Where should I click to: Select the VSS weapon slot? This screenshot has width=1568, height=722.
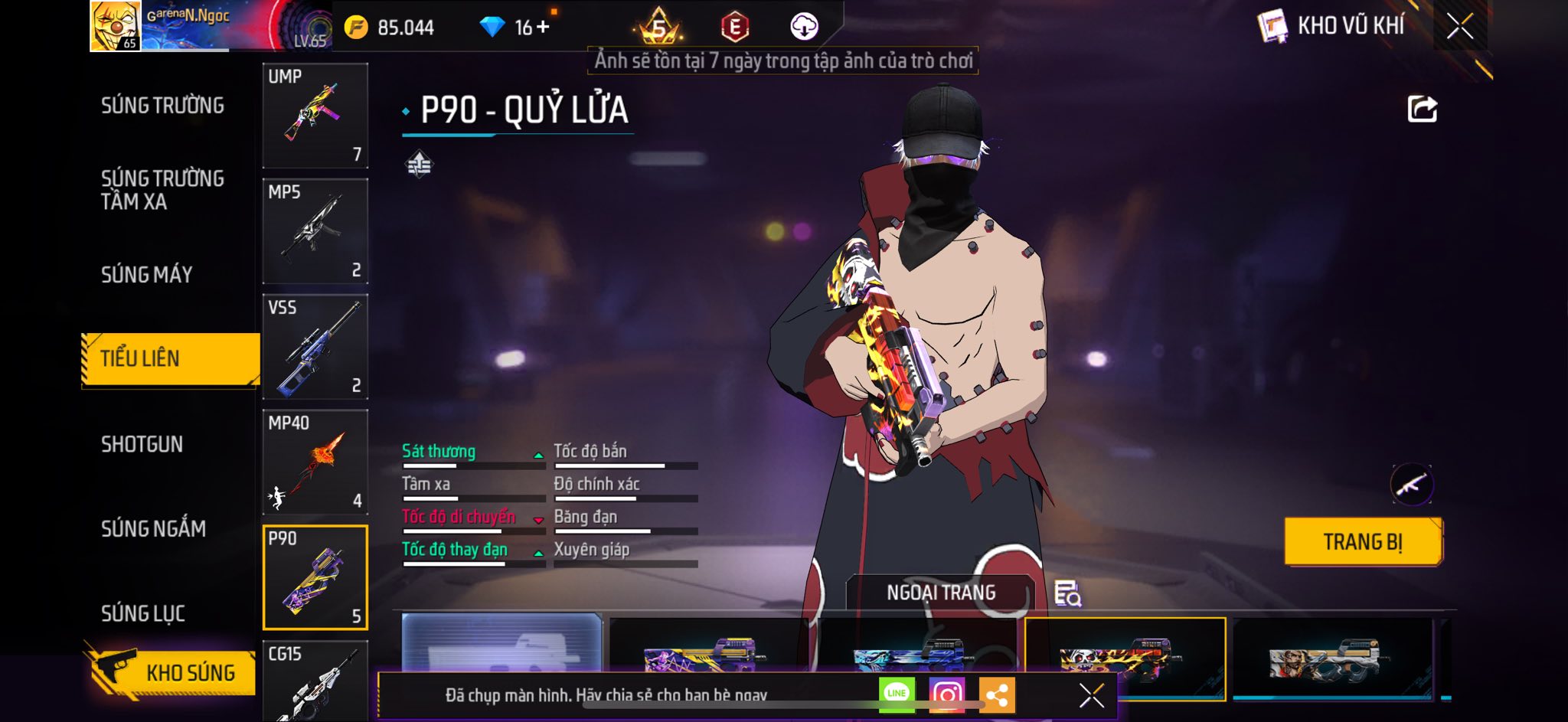[x=315, y=347]
